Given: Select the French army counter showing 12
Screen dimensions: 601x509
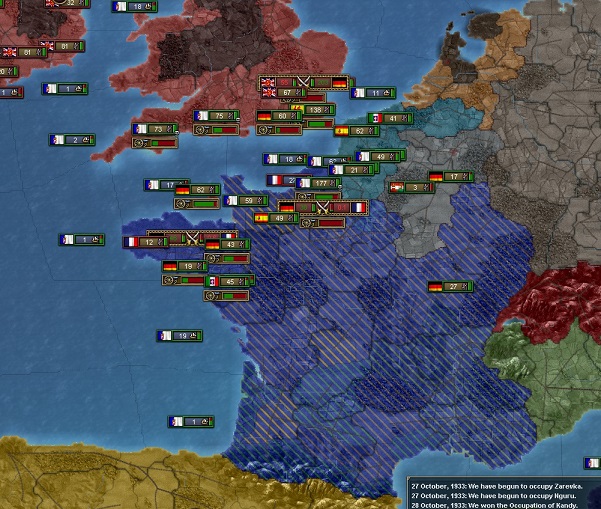Looking at the screenshot, I should pyautogui.click(x=145, y=242).
